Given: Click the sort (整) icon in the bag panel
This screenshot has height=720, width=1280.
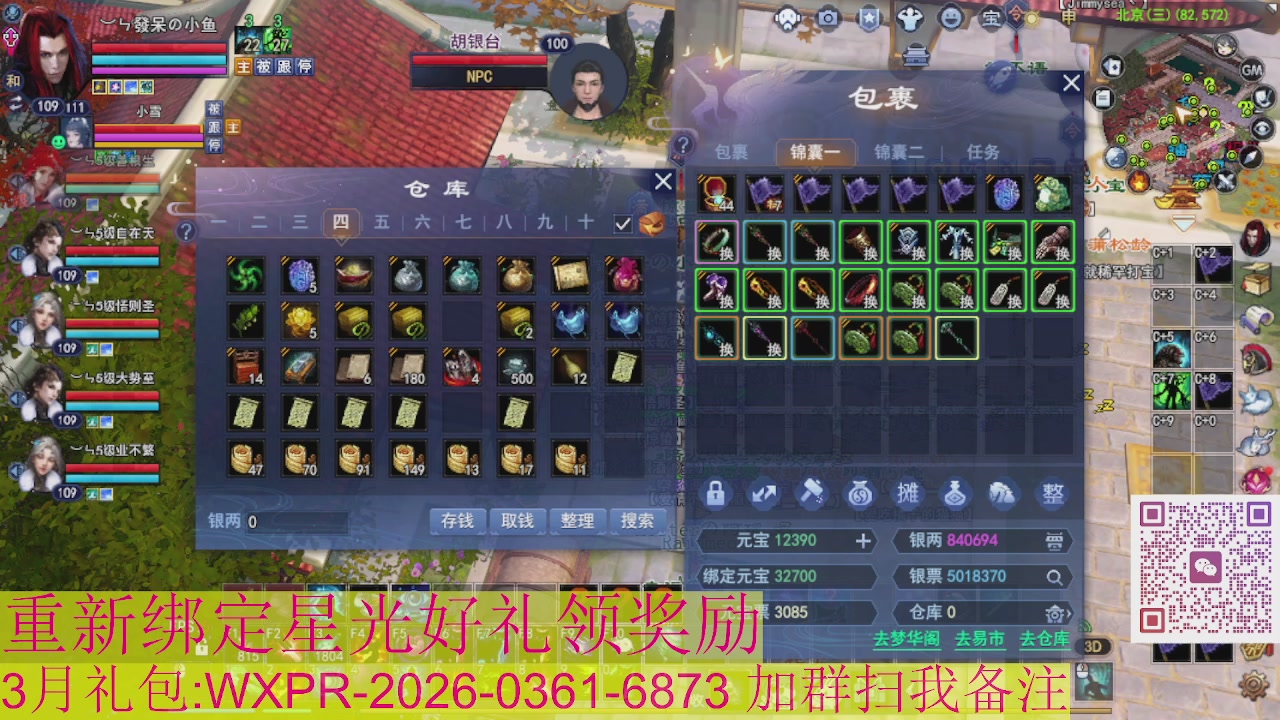Looking at the screenshot, I should (x=1053, y=495).
